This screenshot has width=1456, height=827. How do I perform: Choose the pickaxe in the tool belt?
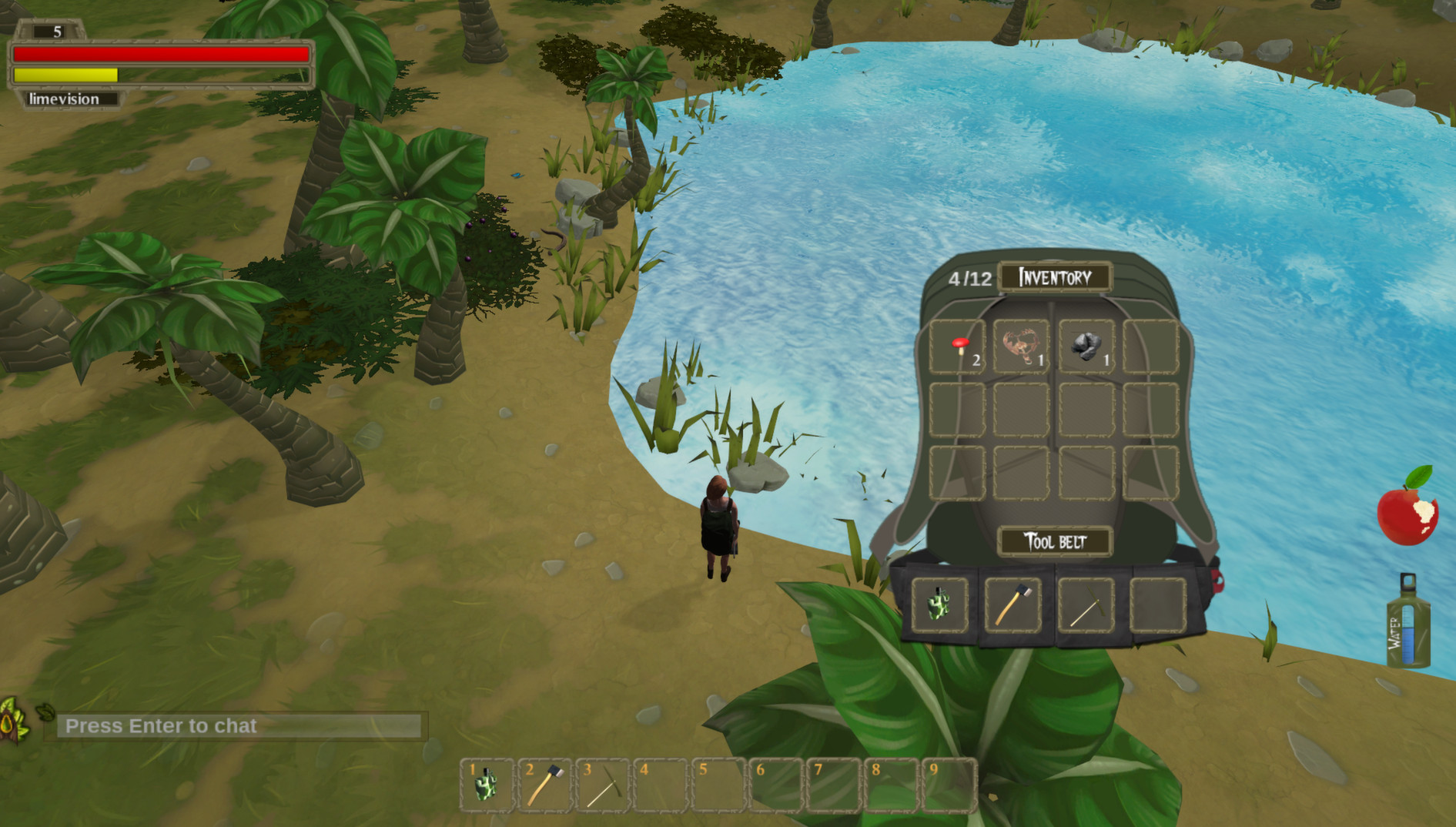pyautogui.click(x=1086, y=605)
